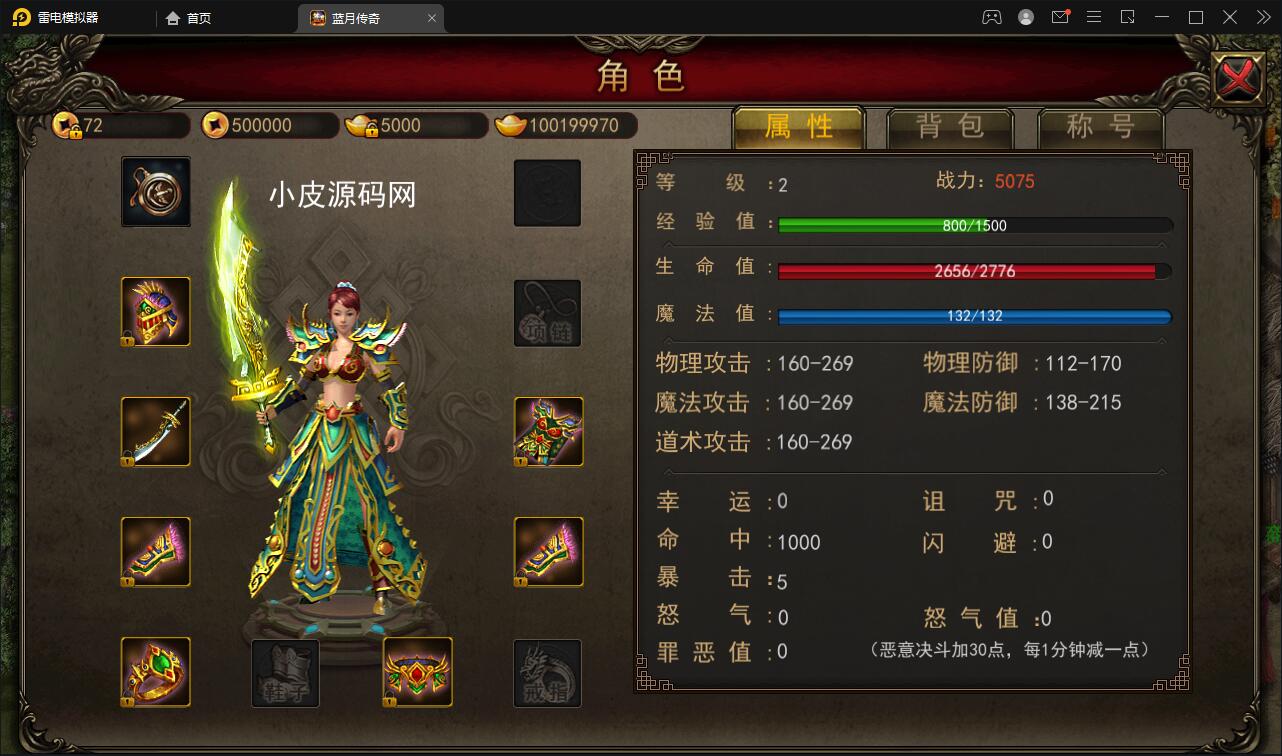Open the LDPlayer hamburger menu
1282x756 pixels.
pos(1094,17)
